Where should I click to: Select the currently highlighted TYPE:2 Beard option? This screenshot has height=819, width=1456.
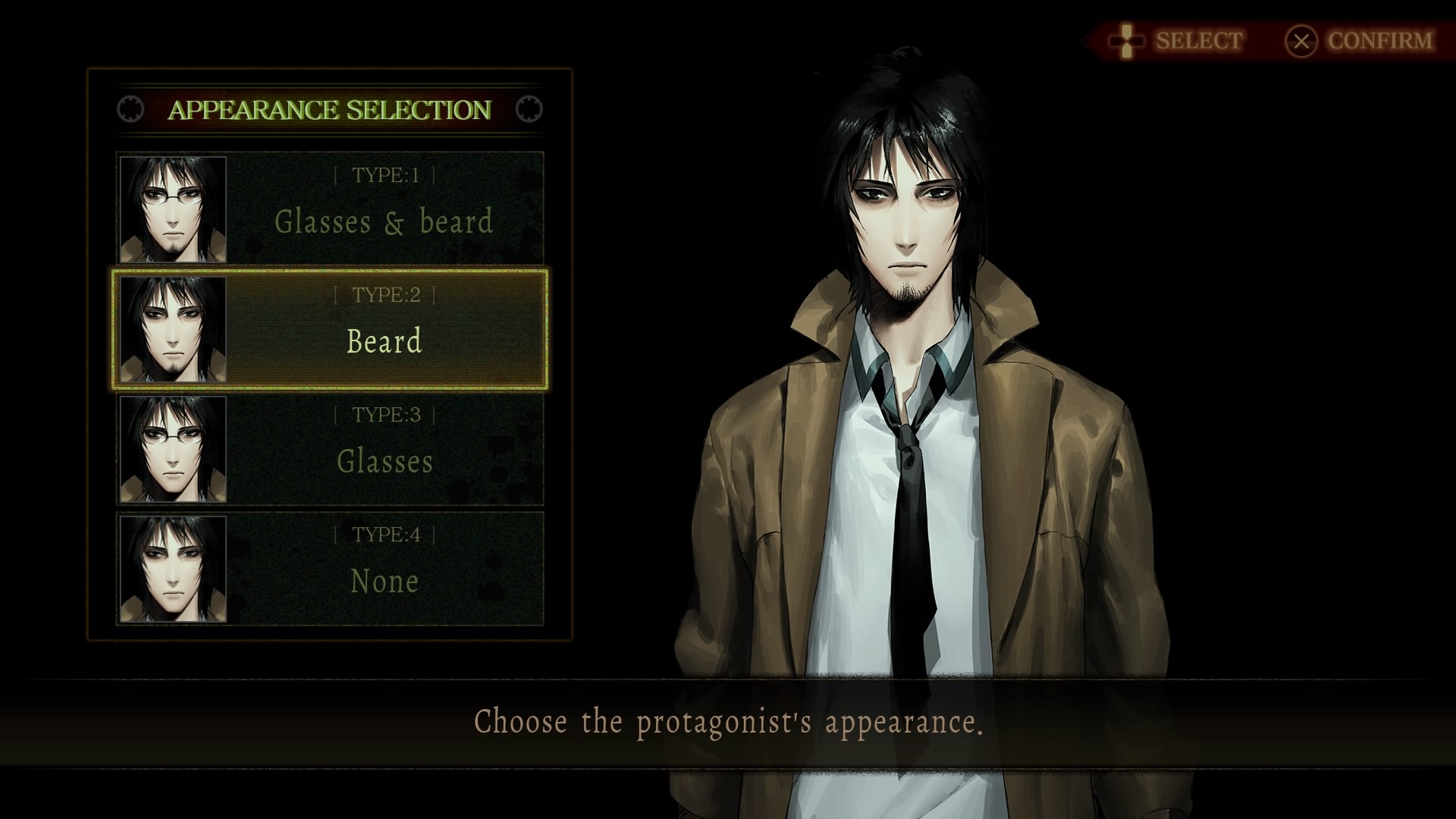(385, 329)
